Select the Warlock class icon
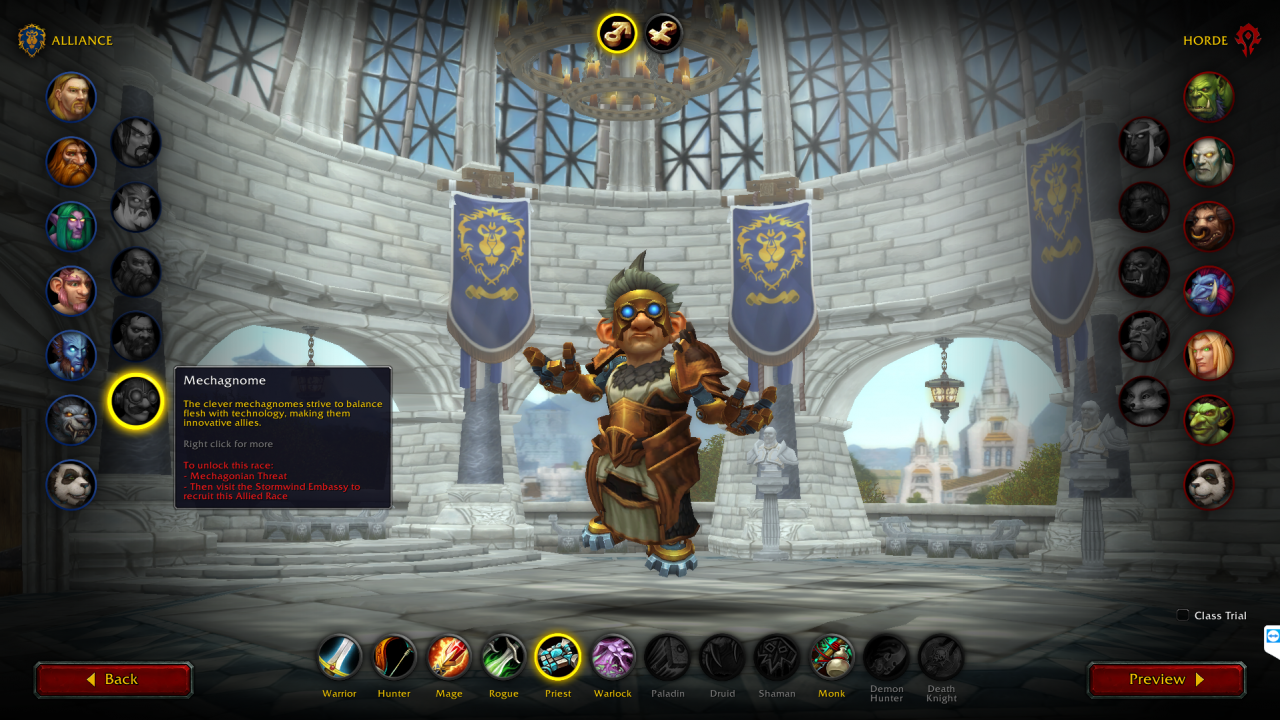The width and height of the screenshot is (1280, 720). tap(612, 656)
